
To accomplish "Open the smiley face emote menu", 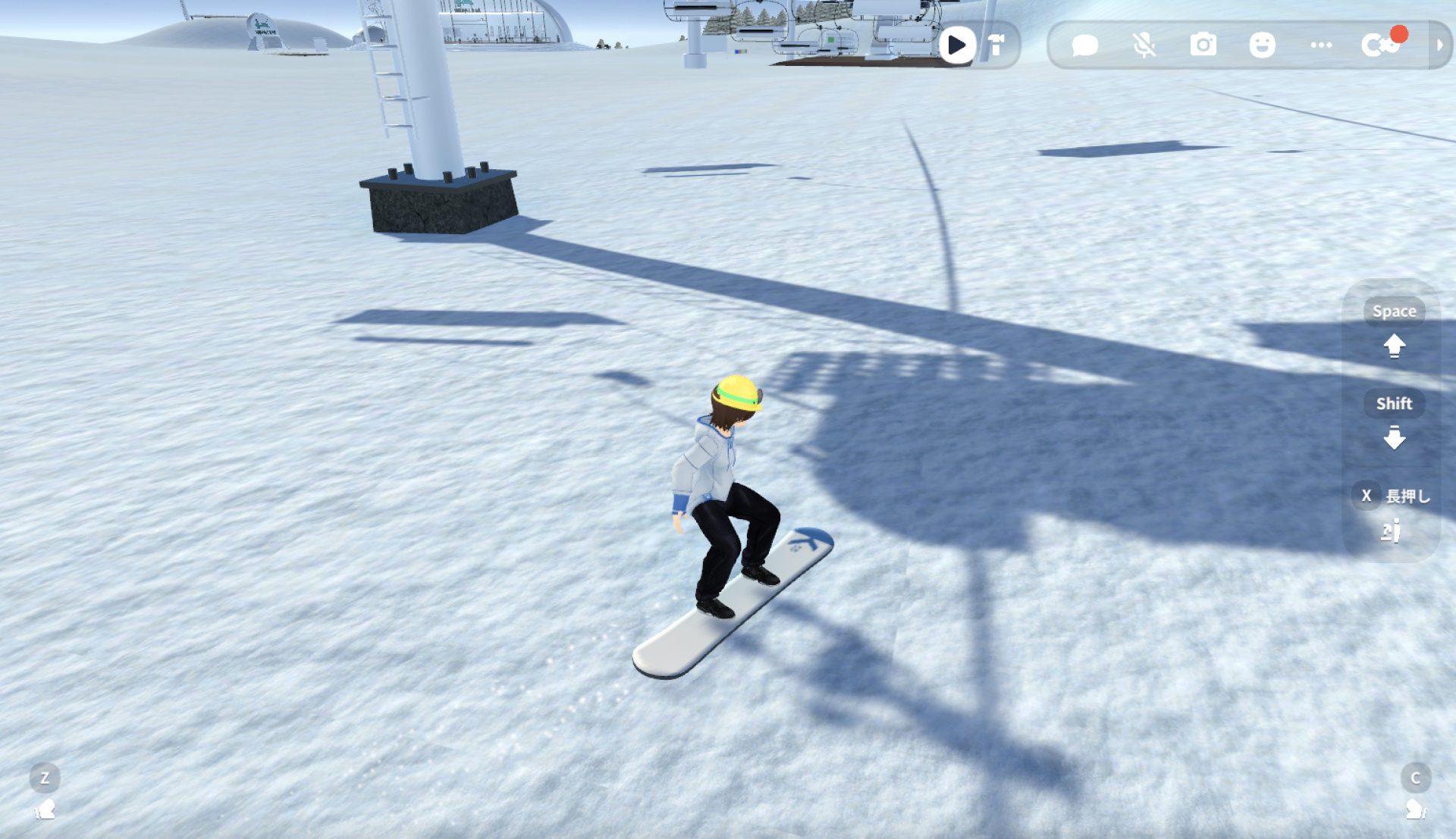I will coord(1262,45).
